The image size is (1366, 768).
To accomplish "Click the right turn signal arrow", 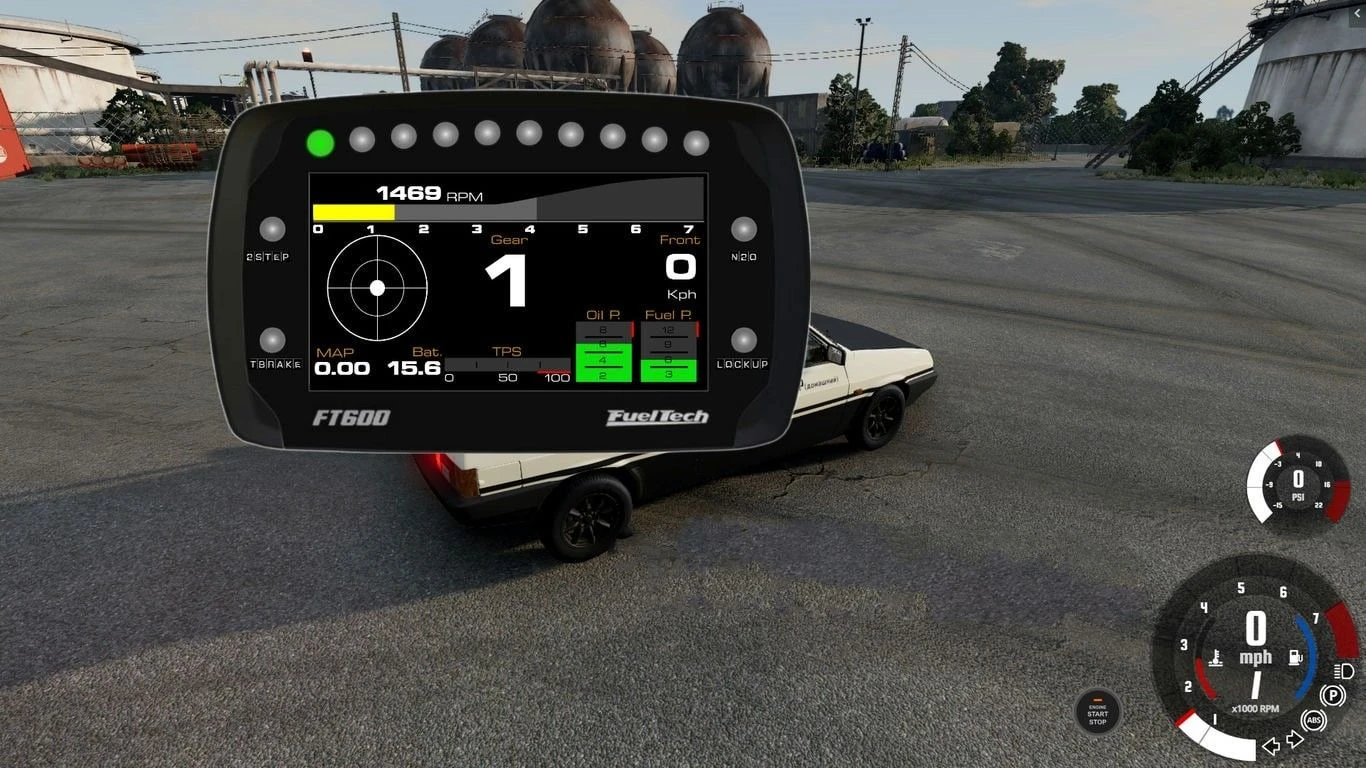I will [x=1293, y=737].
